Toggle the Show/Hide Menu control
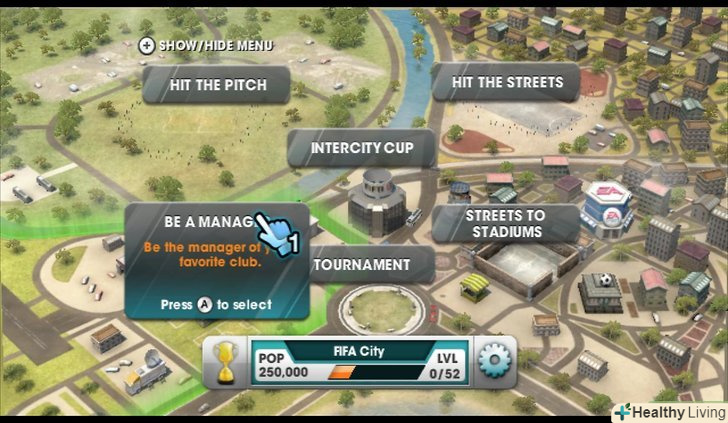The image size is (728, 423). click(205, 45)
